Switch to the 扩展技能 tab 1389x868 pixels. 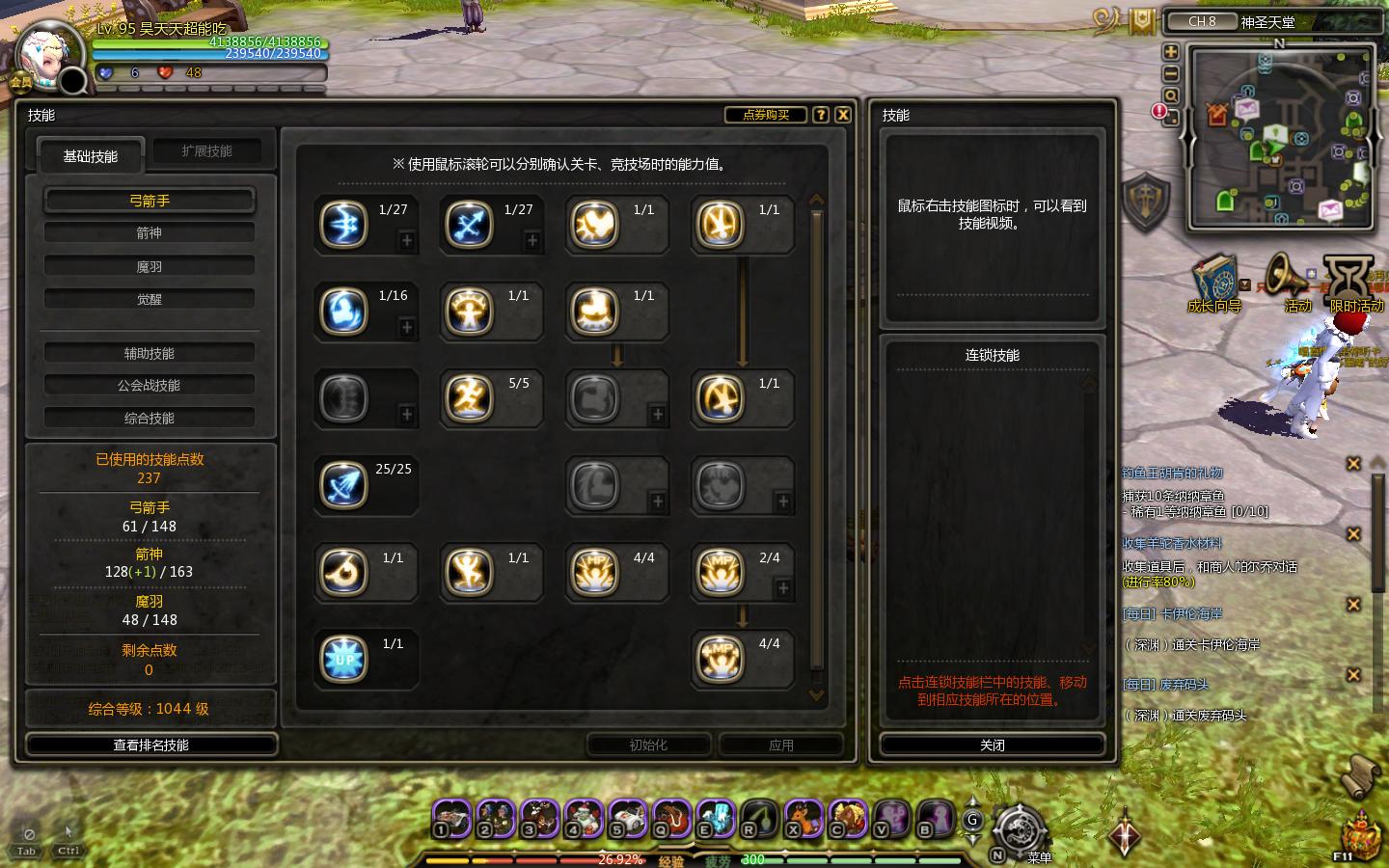[x=206, y=151]
